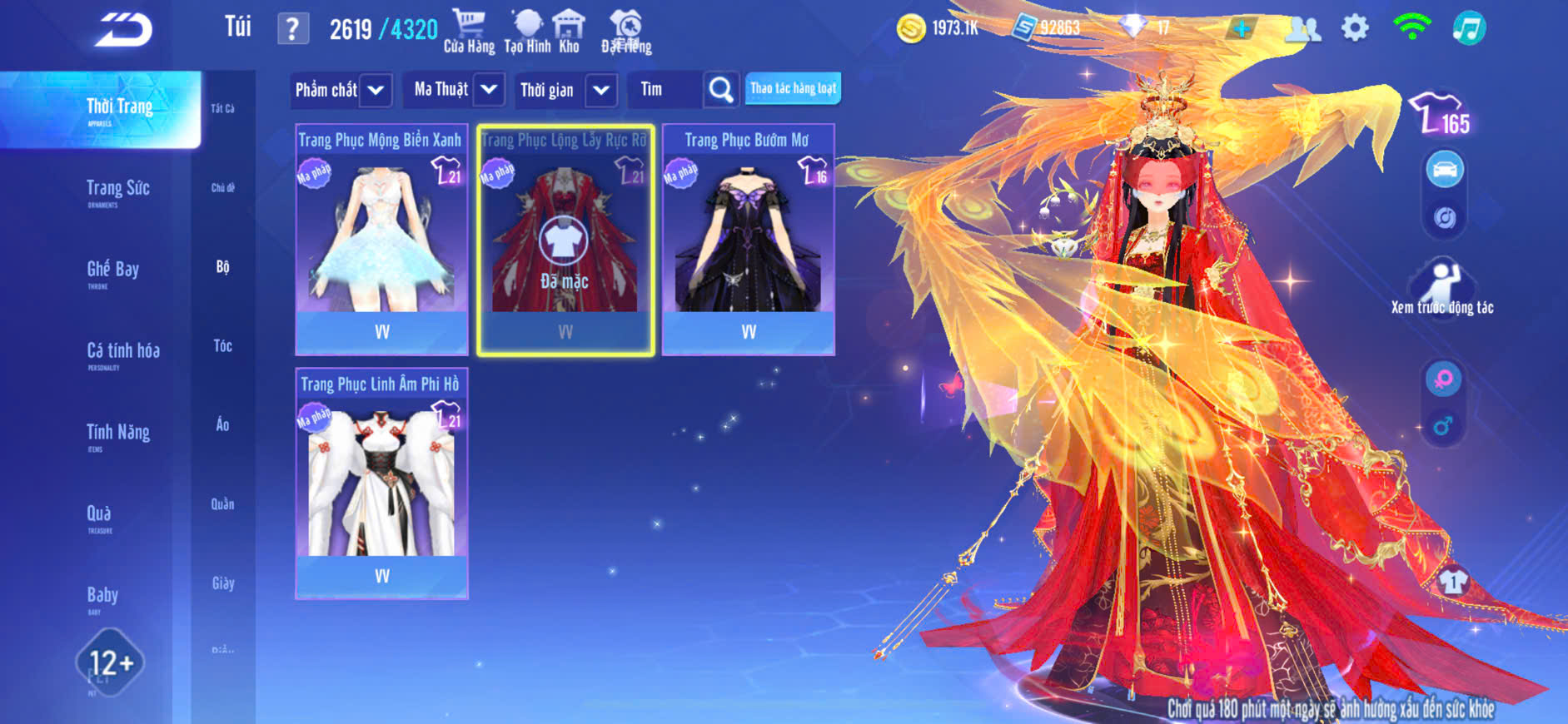This screenshot has width=1568, height=724.
Task: Activate Thao tác hàng loạt button
Action: [793, 88]
